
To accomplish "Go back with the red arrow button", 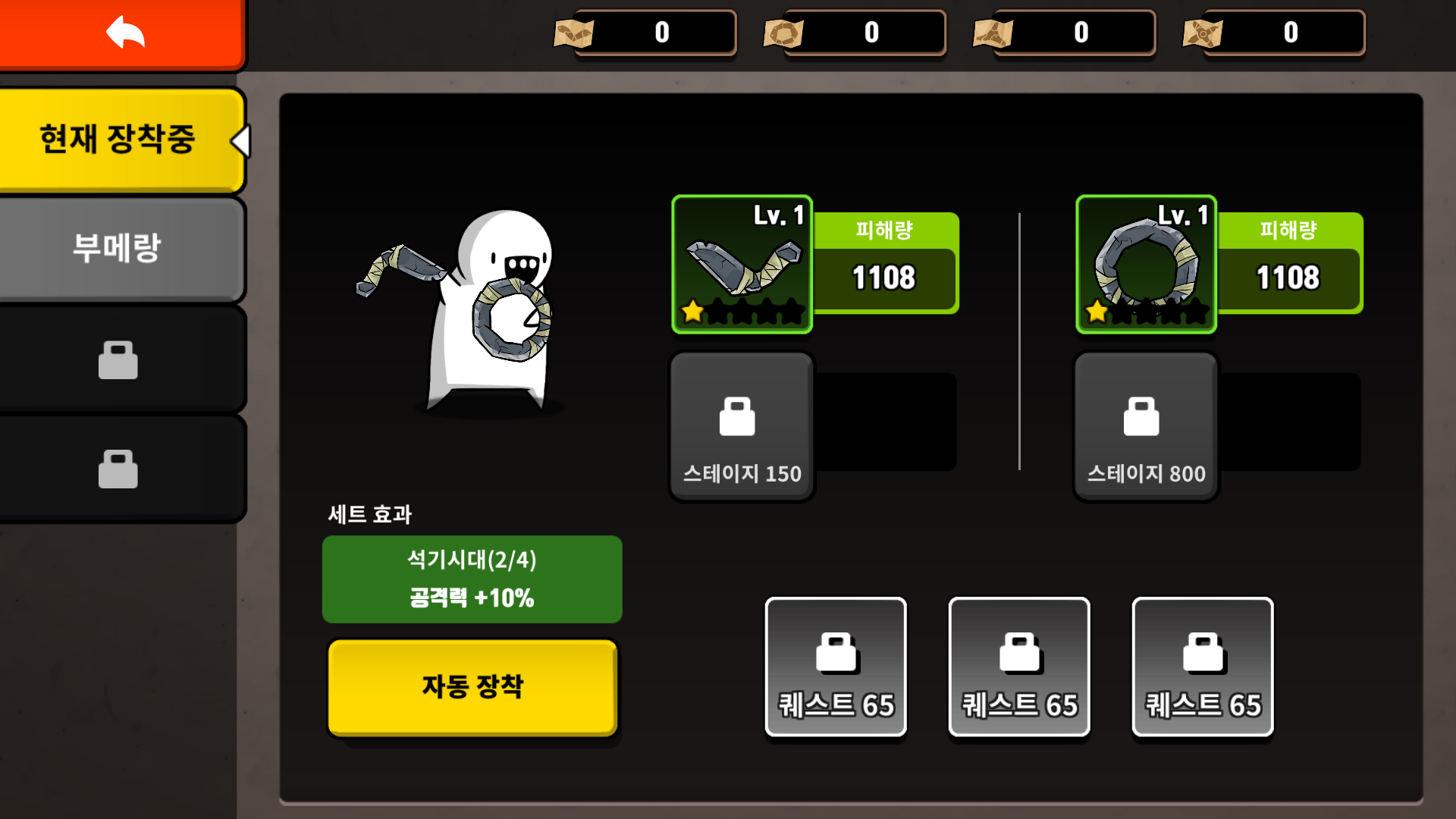I will click(x=123, y=33).
